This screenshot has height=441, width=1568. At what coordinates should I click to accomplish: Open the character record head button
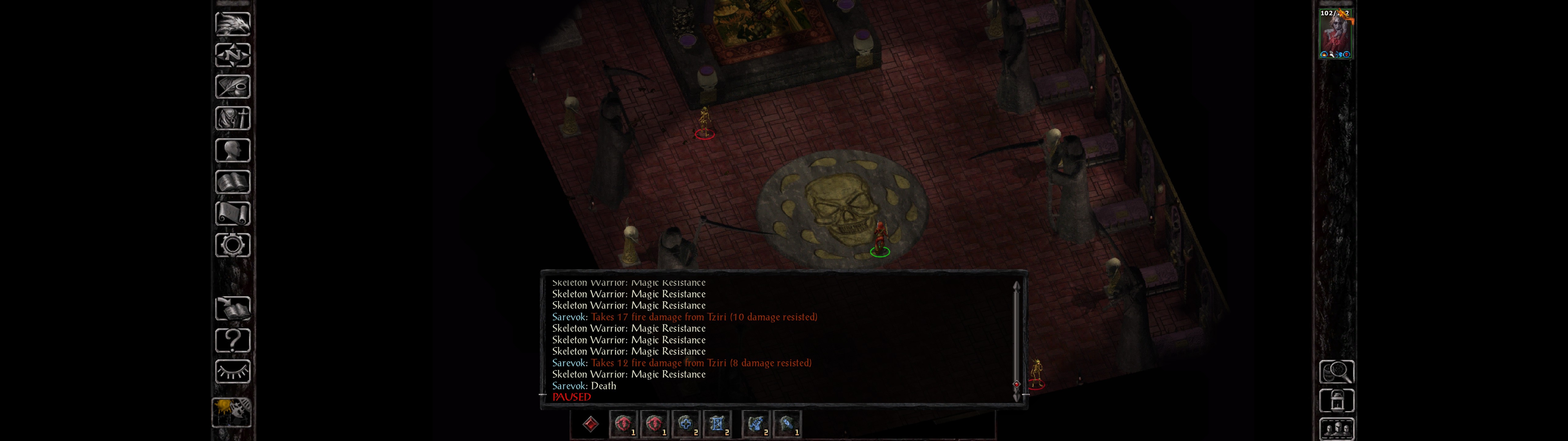point(232,150)
